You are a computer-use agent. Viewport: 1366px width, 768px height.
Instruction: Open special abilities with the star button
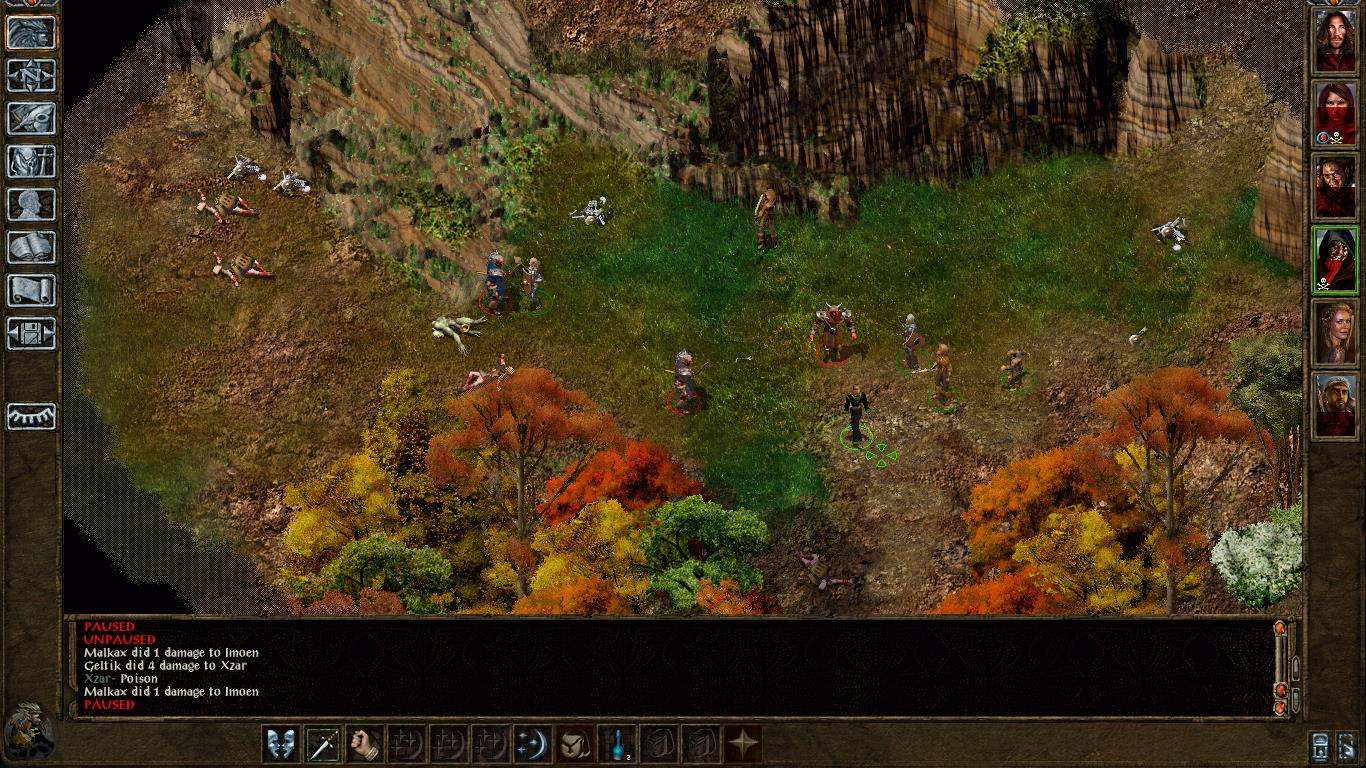tap(742, 744)
